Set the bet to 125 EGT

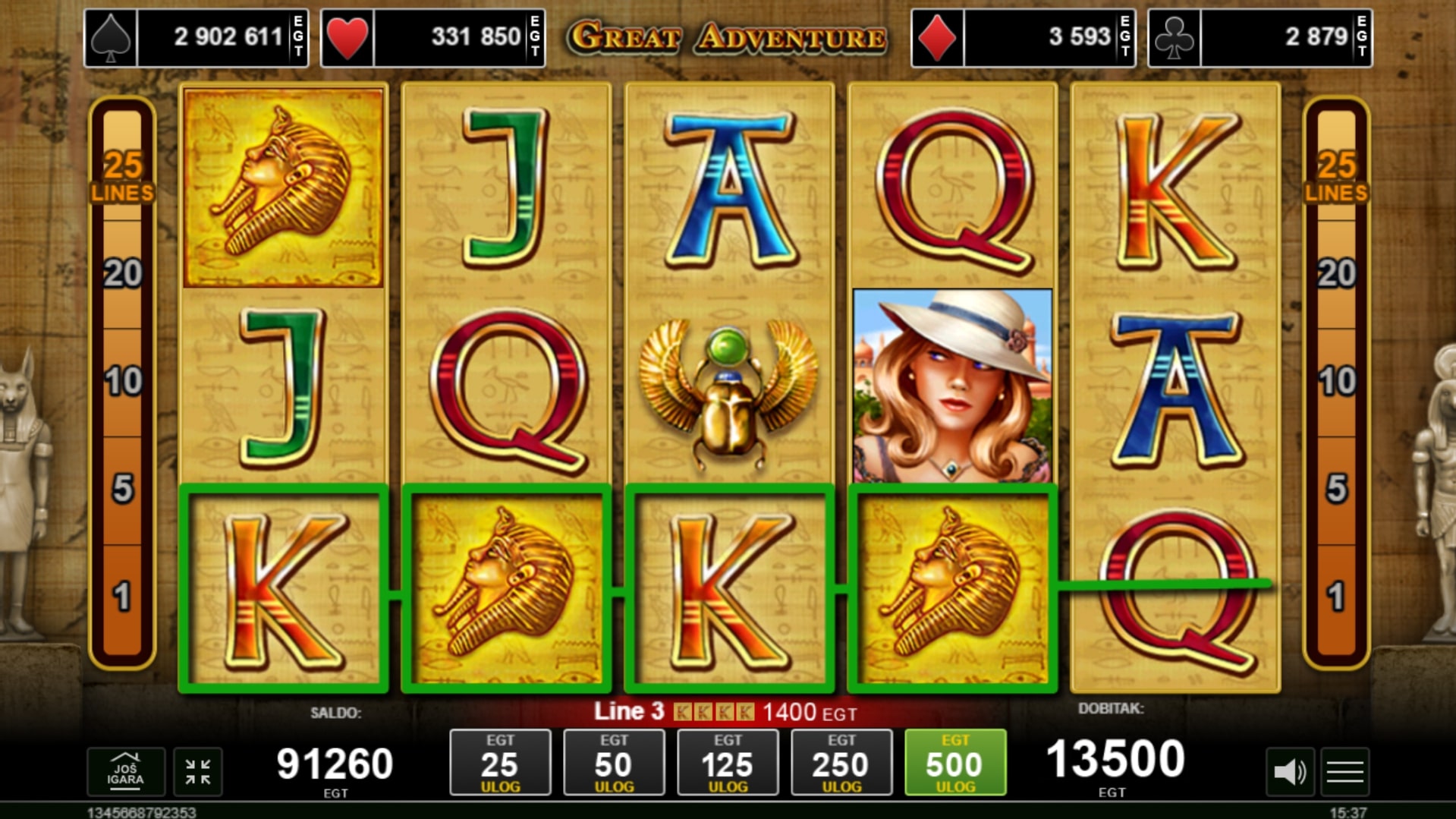(x=728, y=762)
